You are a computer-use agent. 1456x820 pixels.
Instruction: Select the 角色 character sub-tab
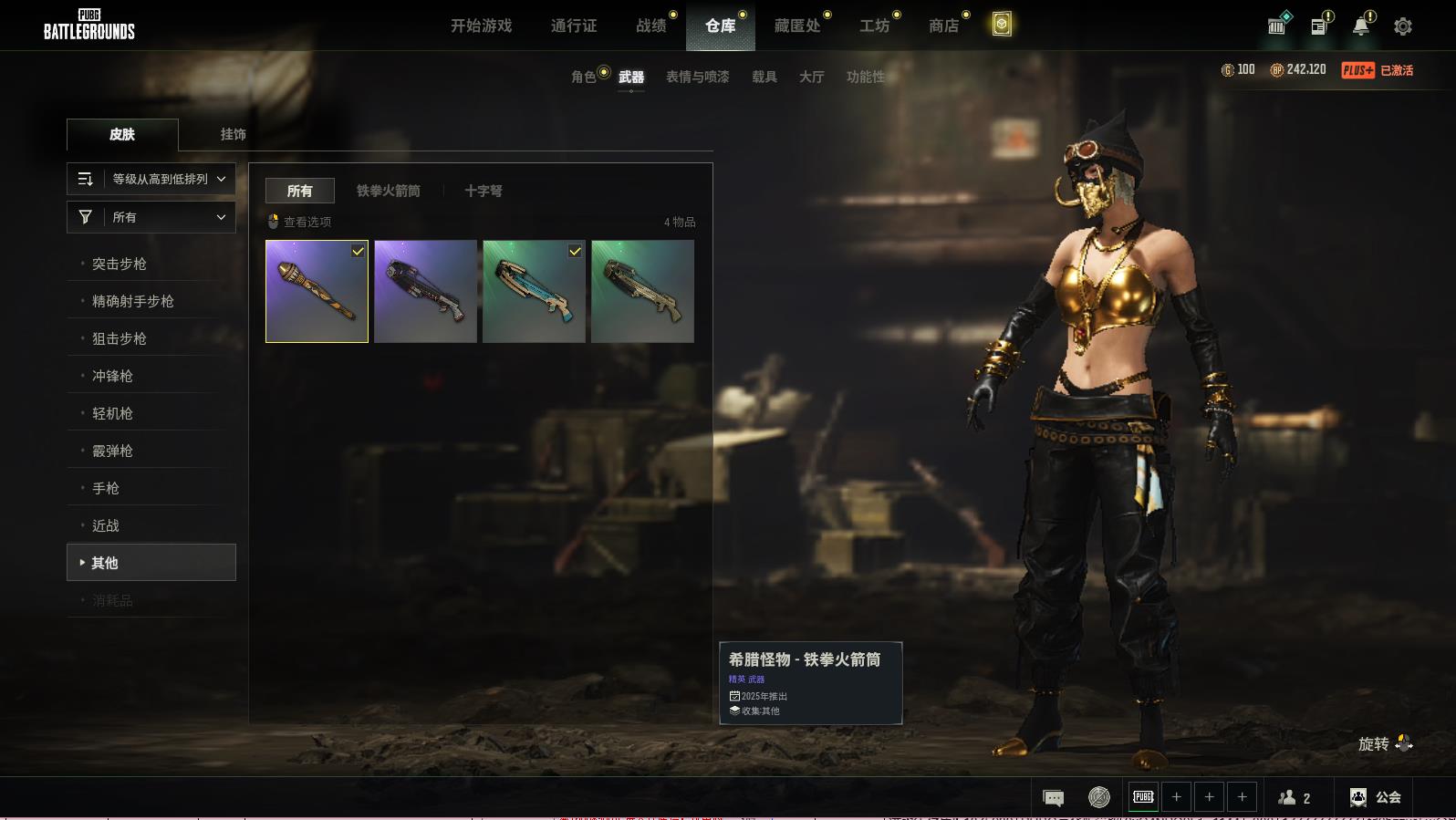pos(584,77)
